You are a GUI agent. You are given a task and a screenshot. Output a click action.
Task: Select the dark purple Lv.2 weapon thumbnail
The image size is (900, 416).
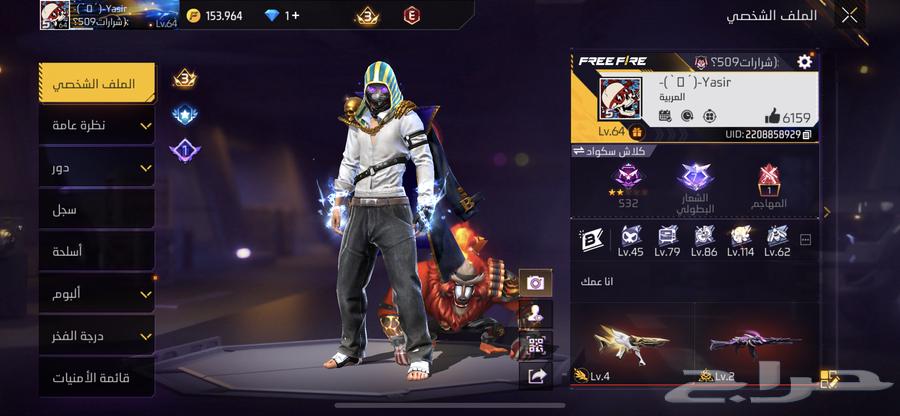point(755,344)
